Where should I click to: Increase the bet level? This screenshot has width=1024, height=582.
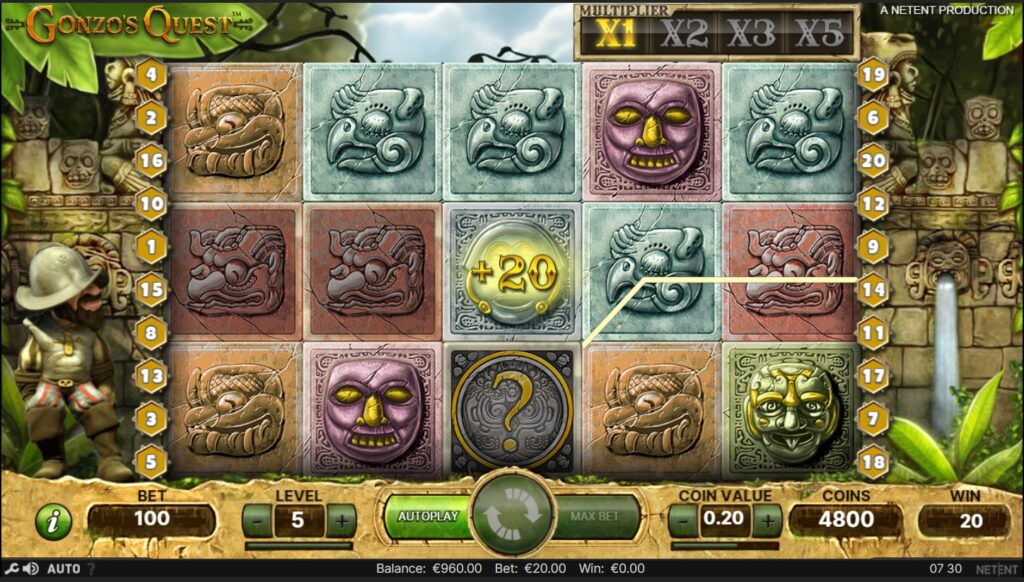(340, 520)
